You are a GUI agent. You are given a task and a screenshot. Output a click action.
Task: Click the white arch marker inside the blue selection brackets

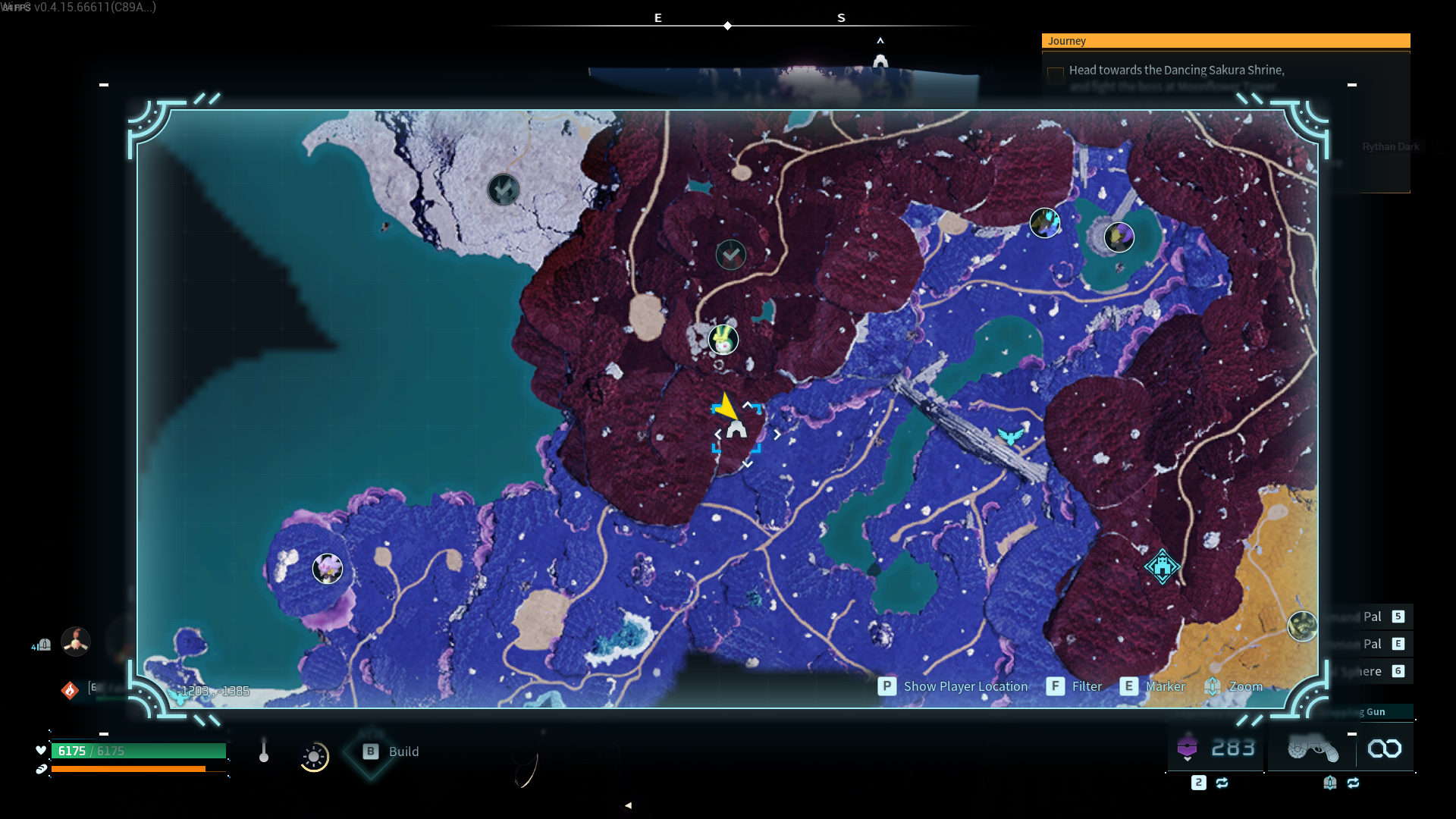coord(736,430)
